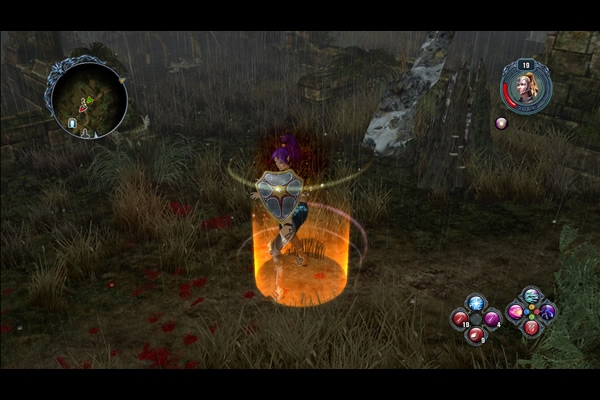The image size is (600, 400).
Task: Use the red potion with count 19
Action: coord(461,319)
